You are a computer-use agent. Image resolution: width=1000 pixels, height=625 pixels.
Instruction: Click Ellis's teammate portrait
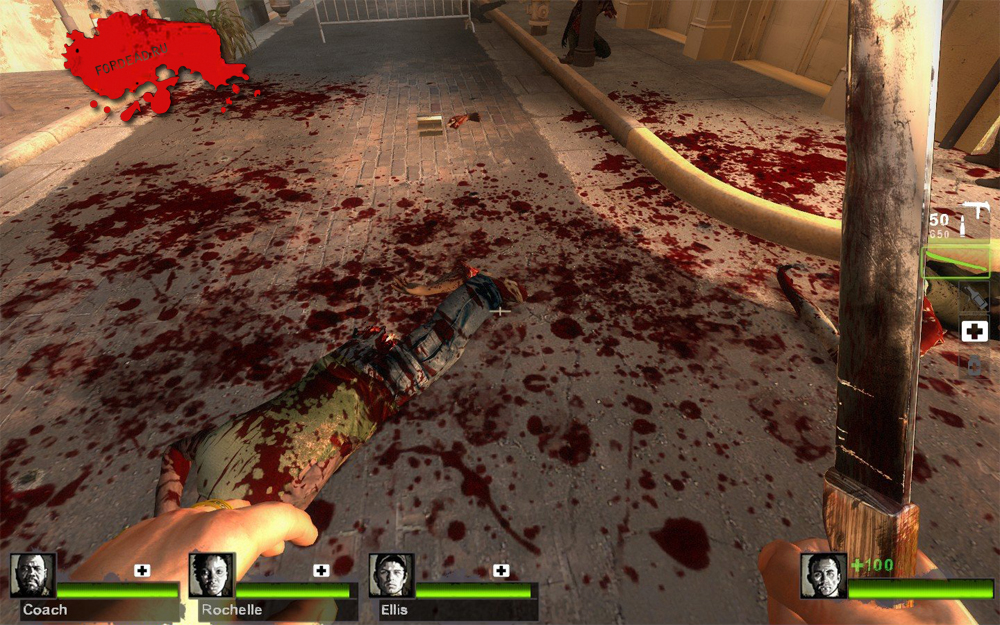click(x=390, y=576)
